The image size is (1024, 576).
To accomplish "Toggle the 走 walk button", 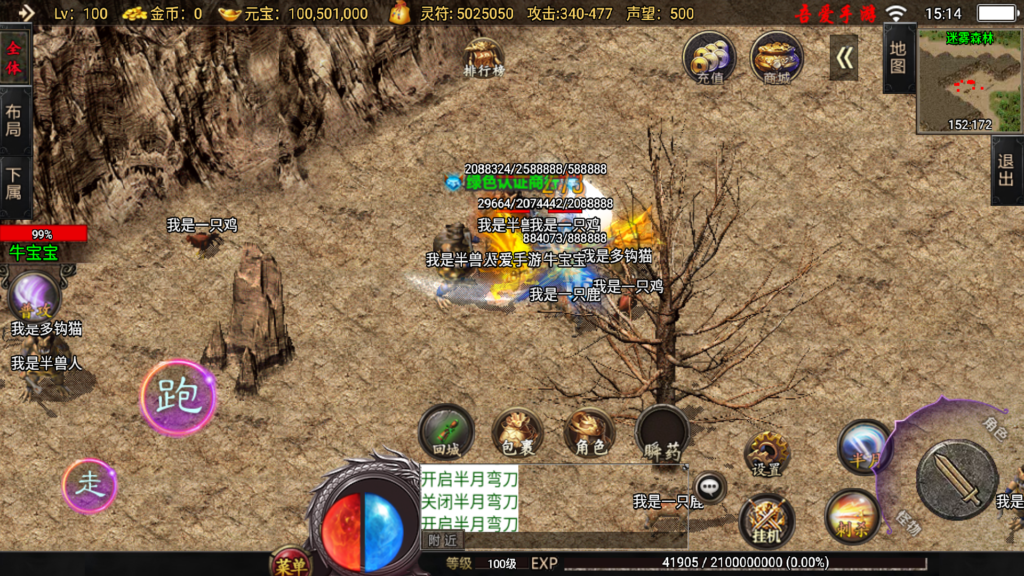I will [90, 486].
